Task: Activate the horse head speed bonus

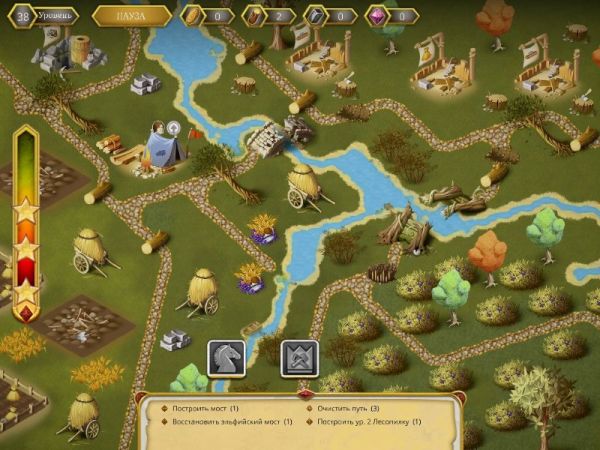Action: pyautogui.click(x=226, y=358)
